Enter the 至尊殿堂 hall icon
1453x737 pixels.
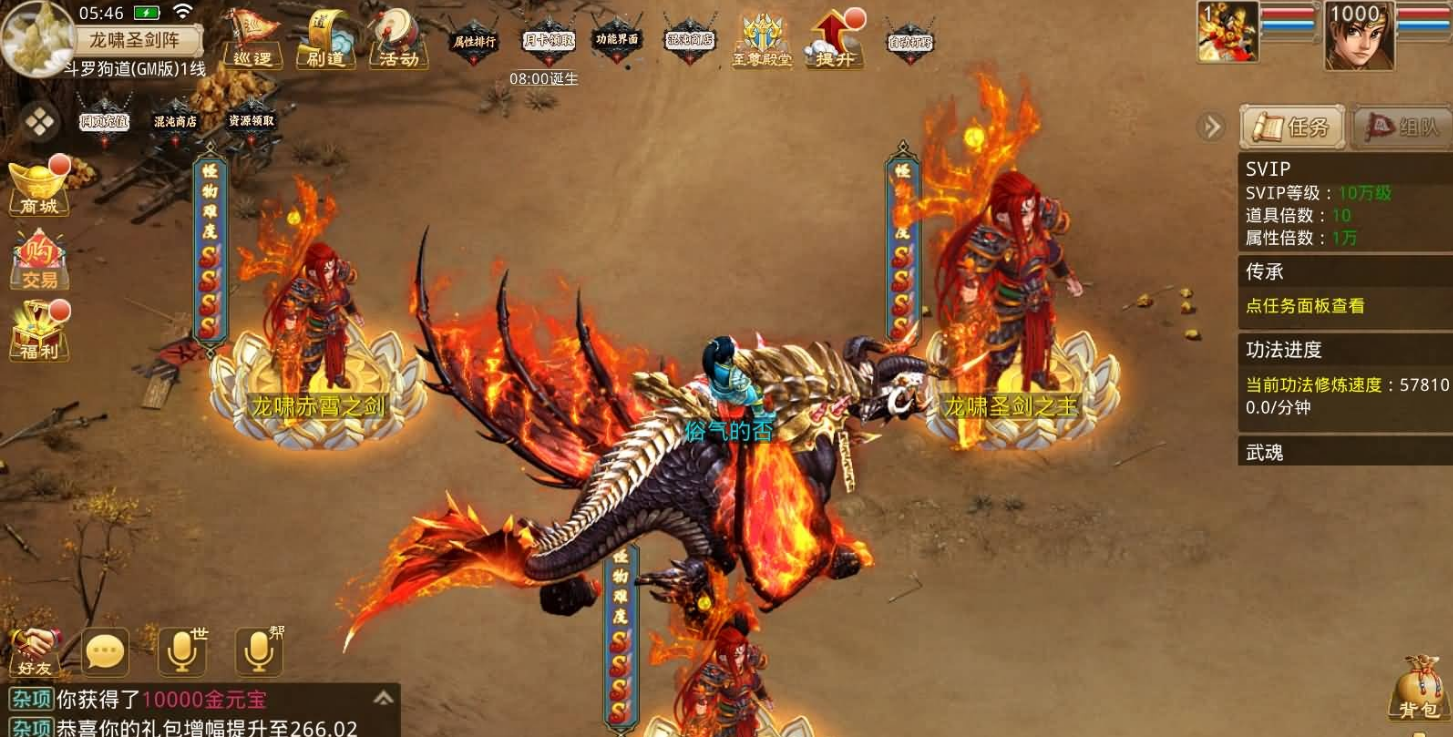coord(762,41)
